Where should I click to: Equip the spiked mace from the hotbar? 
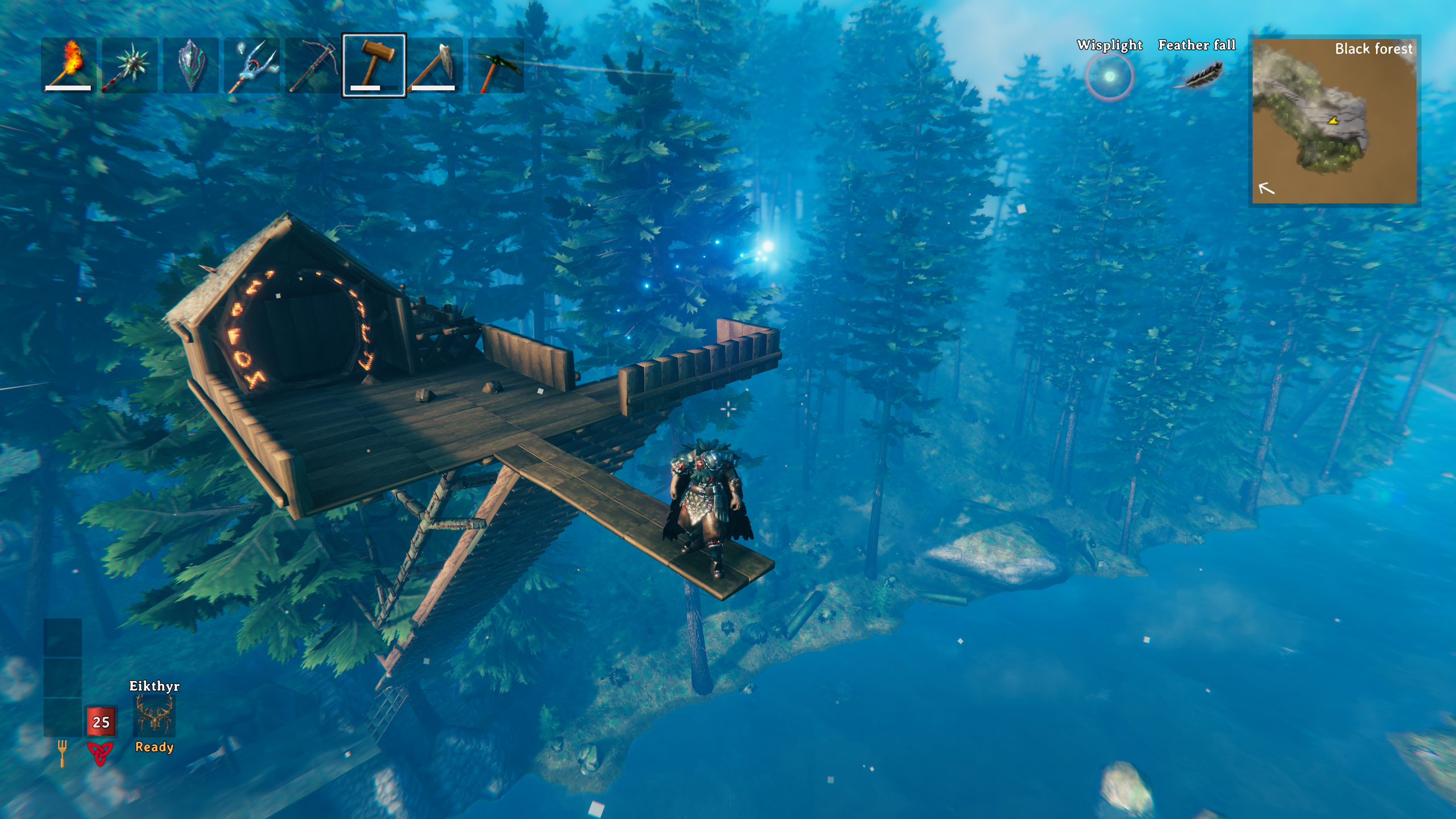point(130,65)
